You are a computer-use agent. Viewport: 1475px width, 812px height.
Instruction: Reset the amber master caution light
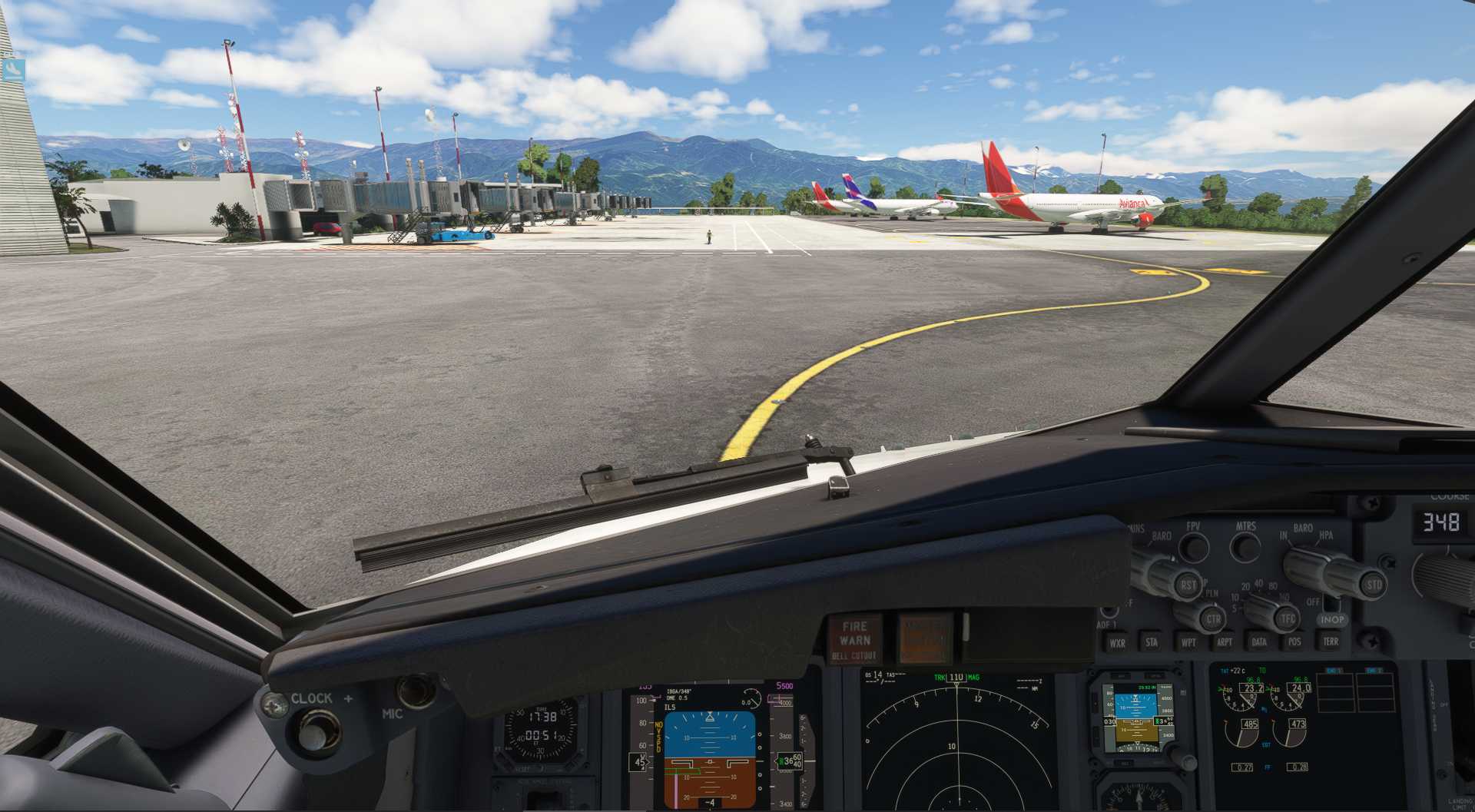coord(925,638)
